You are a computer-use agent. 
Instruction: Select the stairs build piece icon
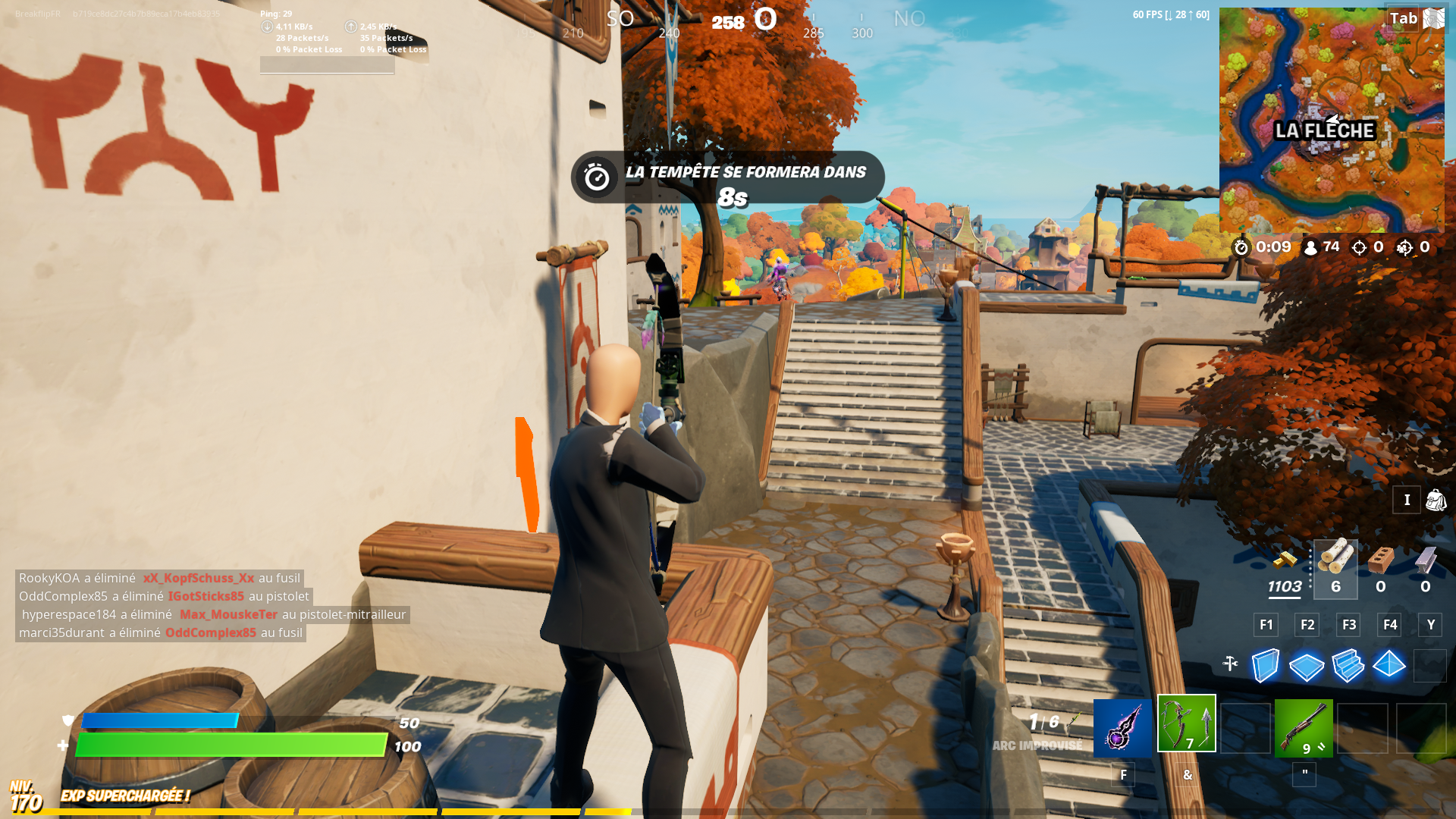(x=1348, y=666)
